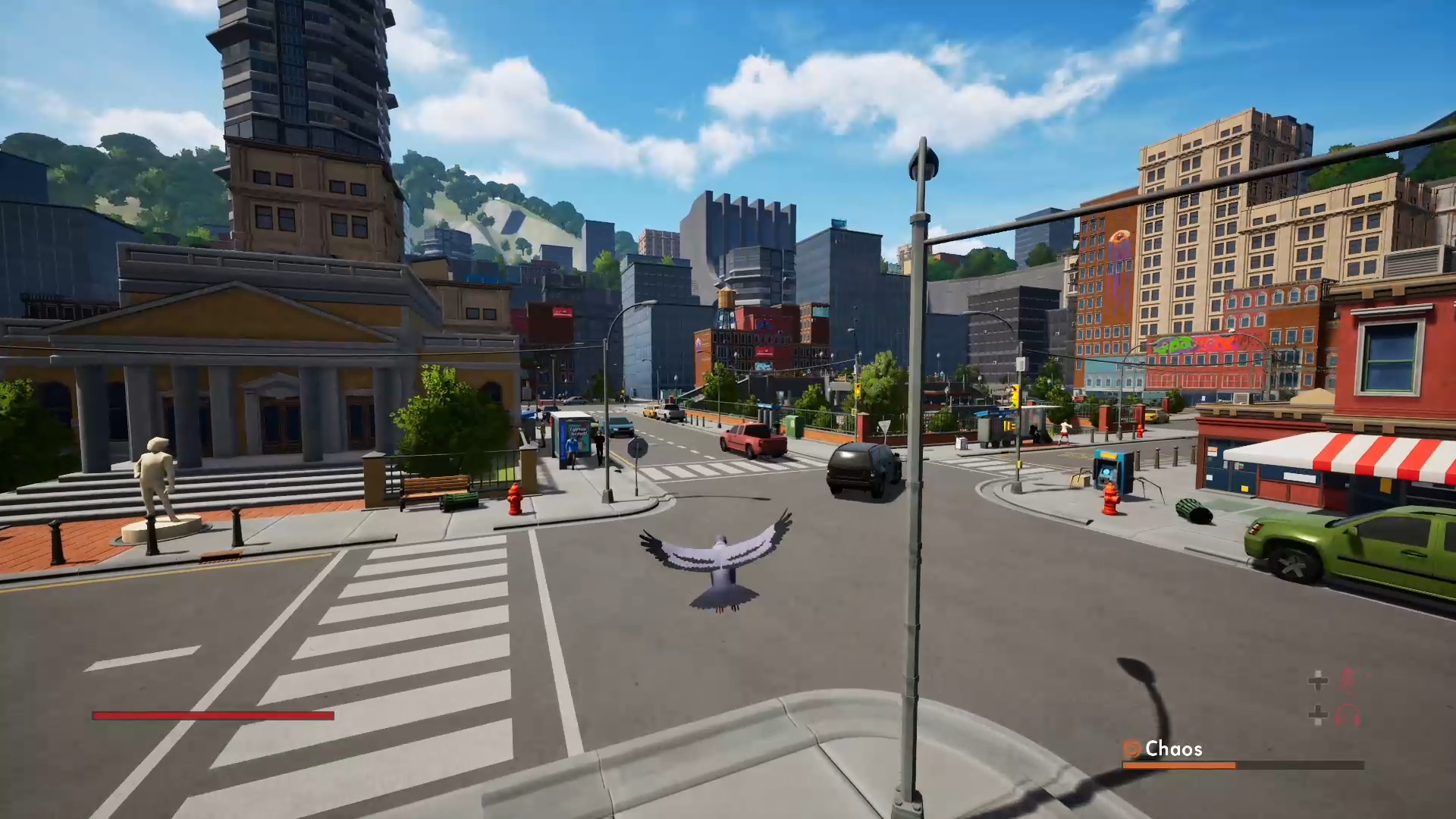The height and width of the screenshot is (819, 1456).
Task: Select the red hat figure icon
Action: (x=1348, y=680)
